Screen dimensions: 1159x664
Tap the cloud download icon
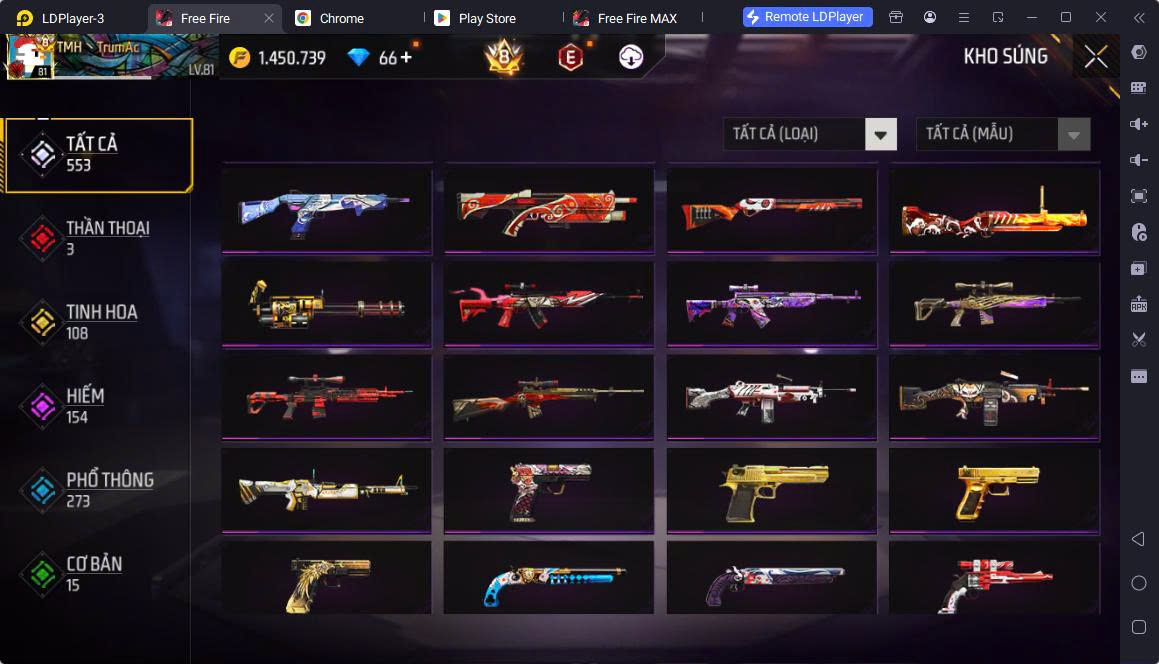coord(631,58)
